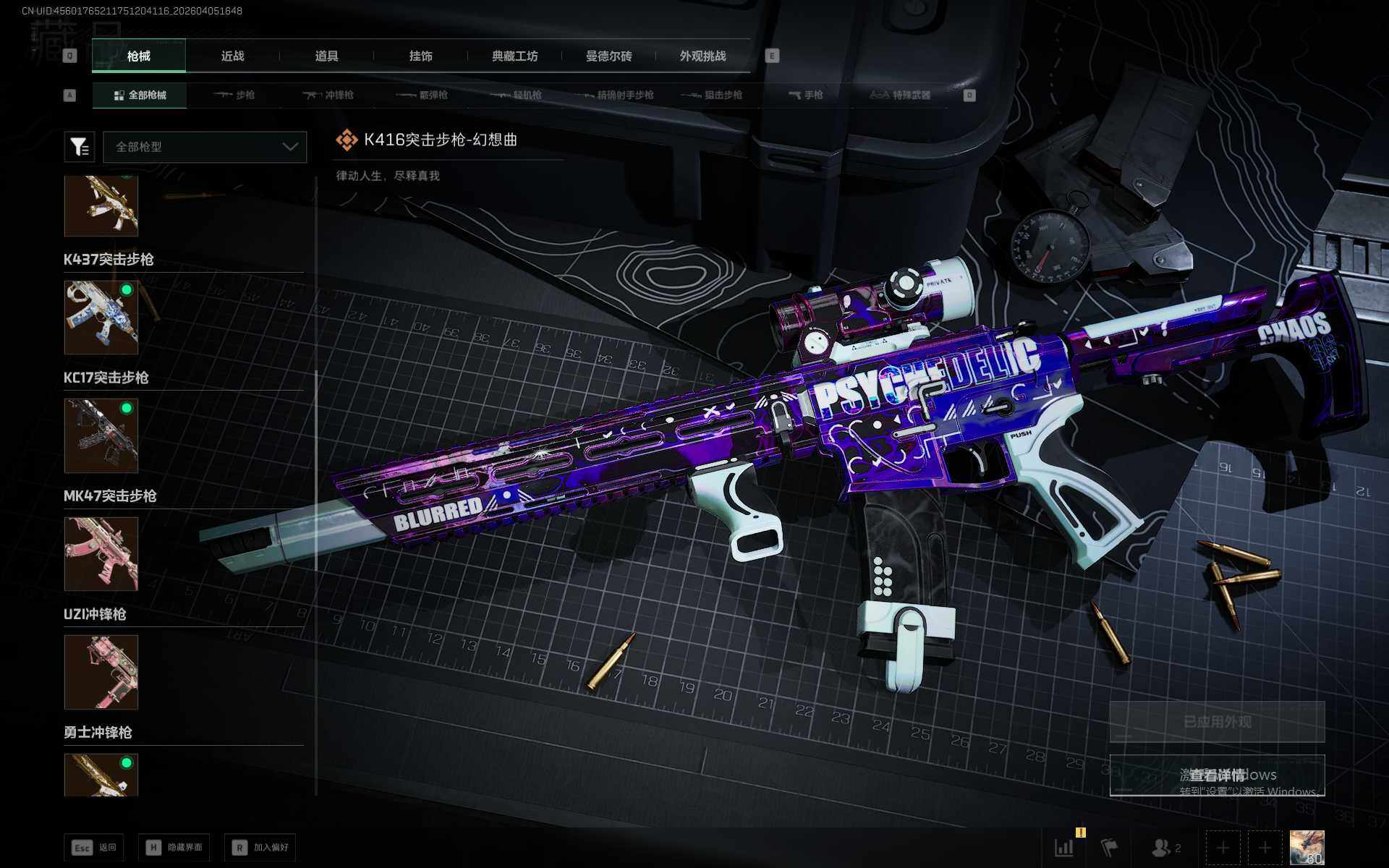This screenshot has width=1389, height=868.
Task: Pick the pink UZI冲锋枪 skin thumbnail
Action: [x=101, y=672]
